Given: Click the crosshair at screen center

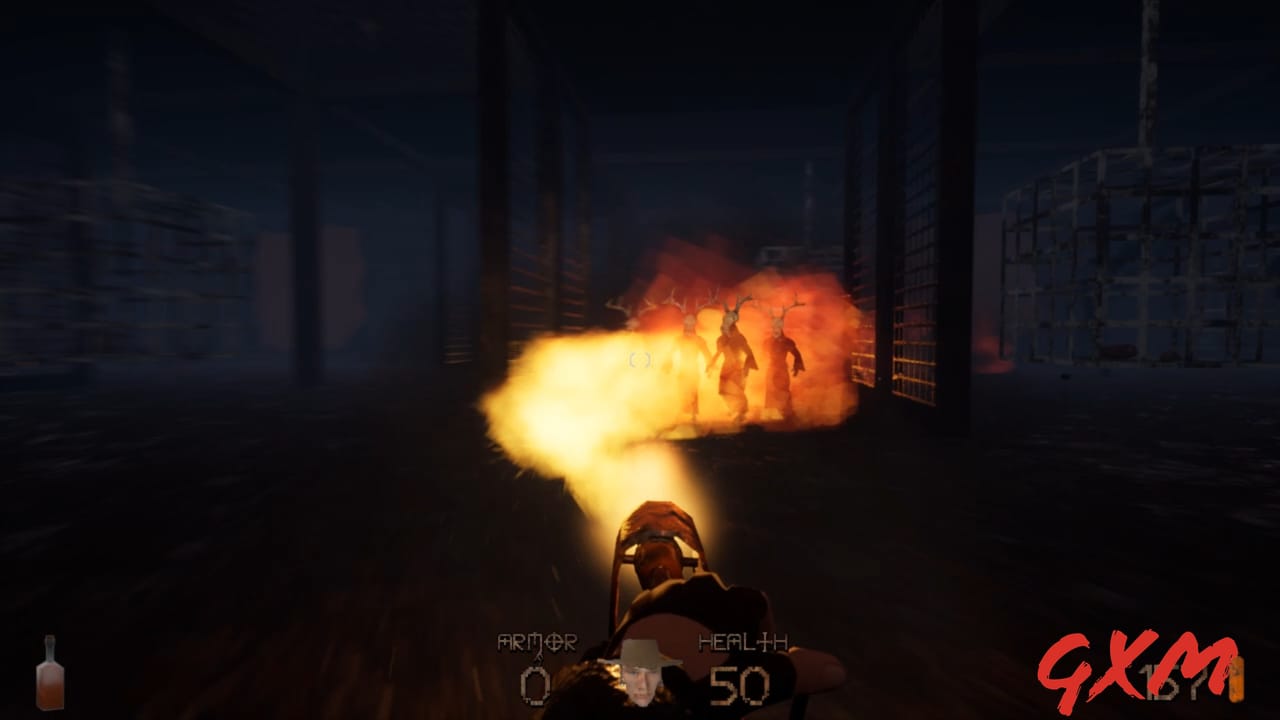Looking at the screenshot, I should pos(640,360).
